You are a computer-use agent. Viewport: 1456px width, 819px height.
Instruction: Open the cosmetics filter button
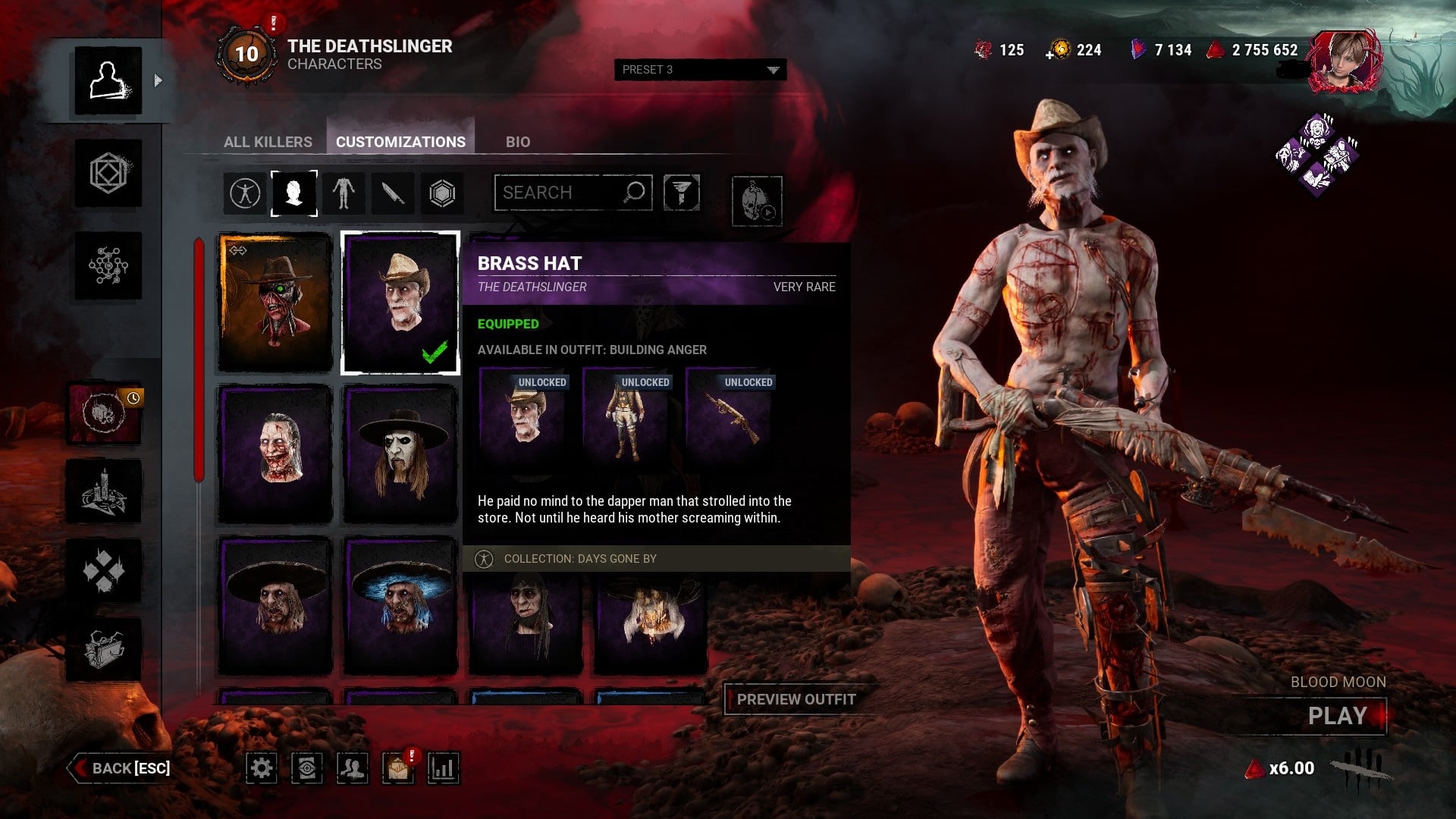coord(681,193)
